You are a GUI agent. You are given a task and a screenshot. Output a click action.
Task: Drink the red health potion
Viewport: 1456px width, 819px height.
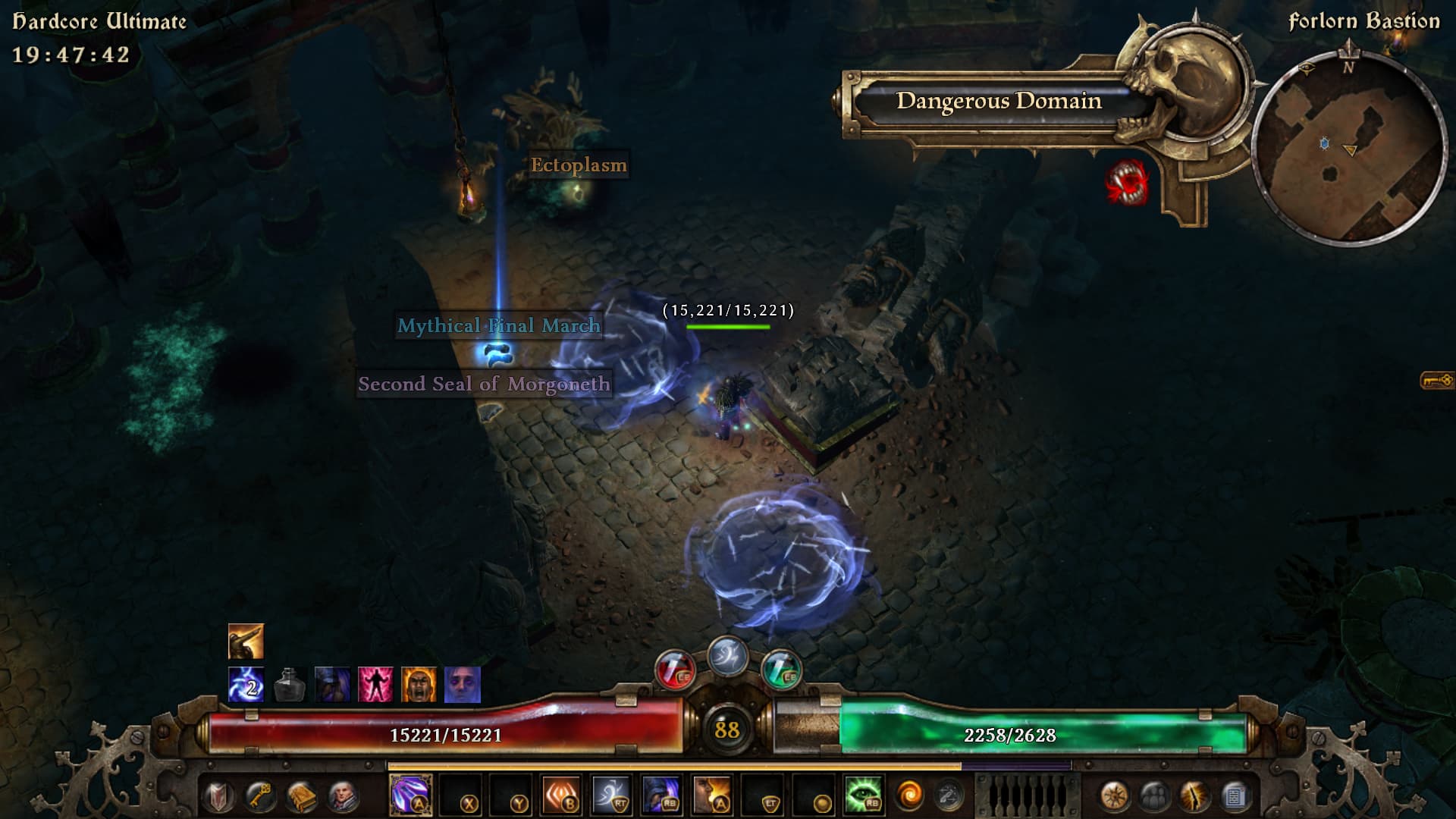[674, 670]
